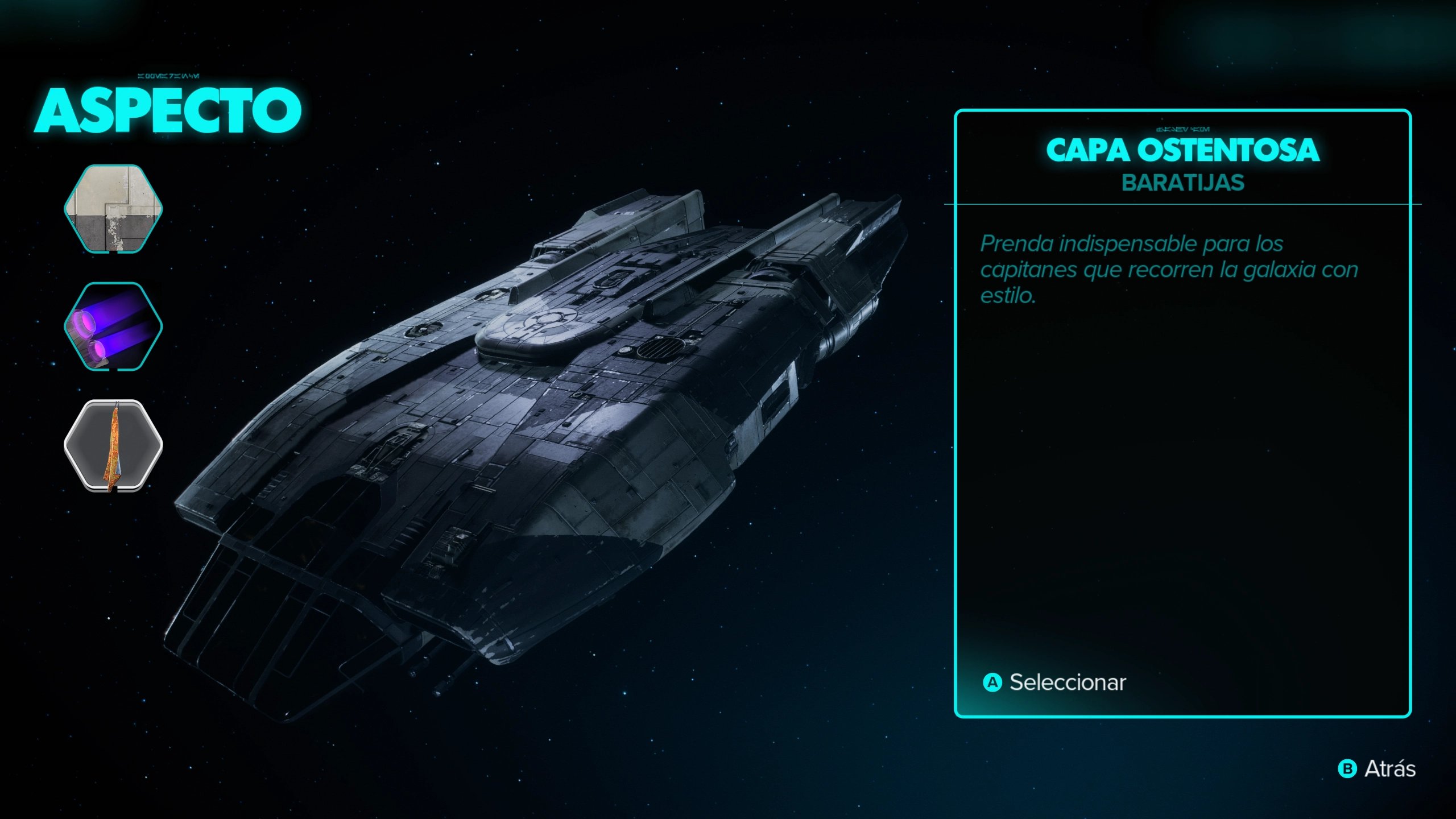This screenshot has width=1456, height=819.
Task: Select the hull paint finish category
Action: [113, 209]
